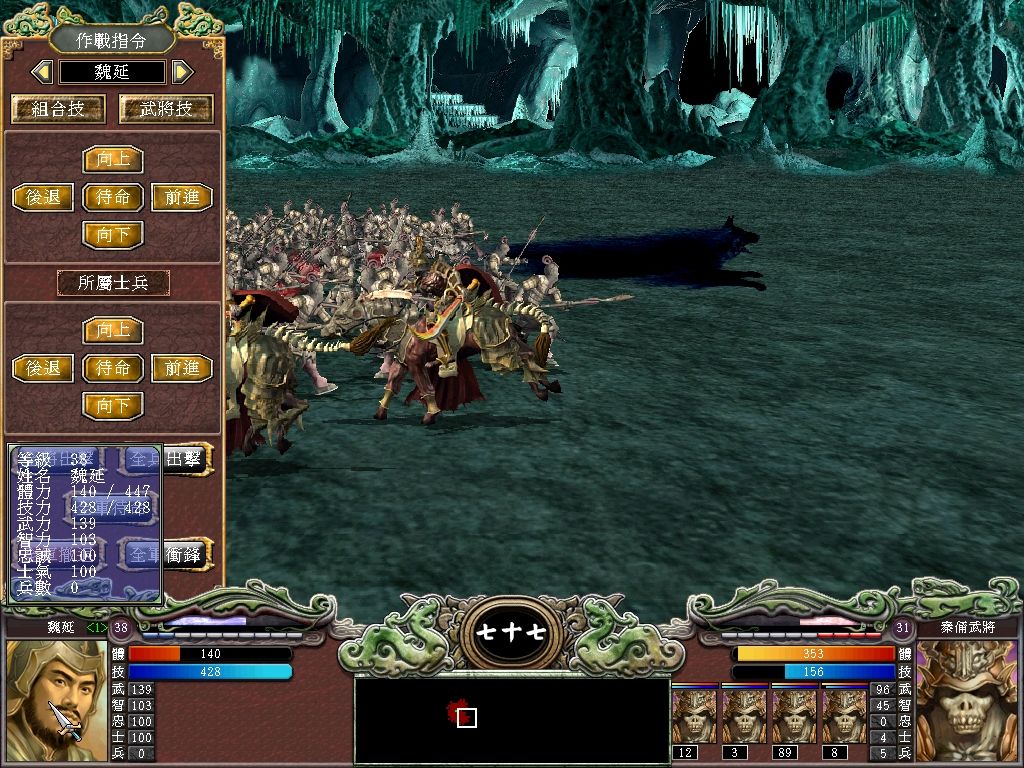Click the battlefield minimap

coord(512,720)
